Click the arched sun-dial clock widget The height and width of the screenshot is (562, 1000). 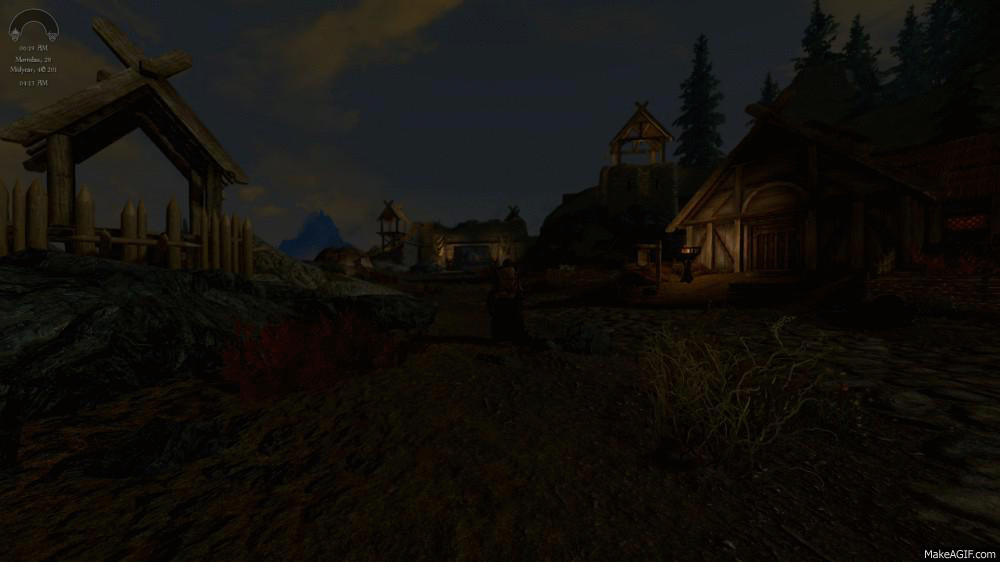pos(34,24)
